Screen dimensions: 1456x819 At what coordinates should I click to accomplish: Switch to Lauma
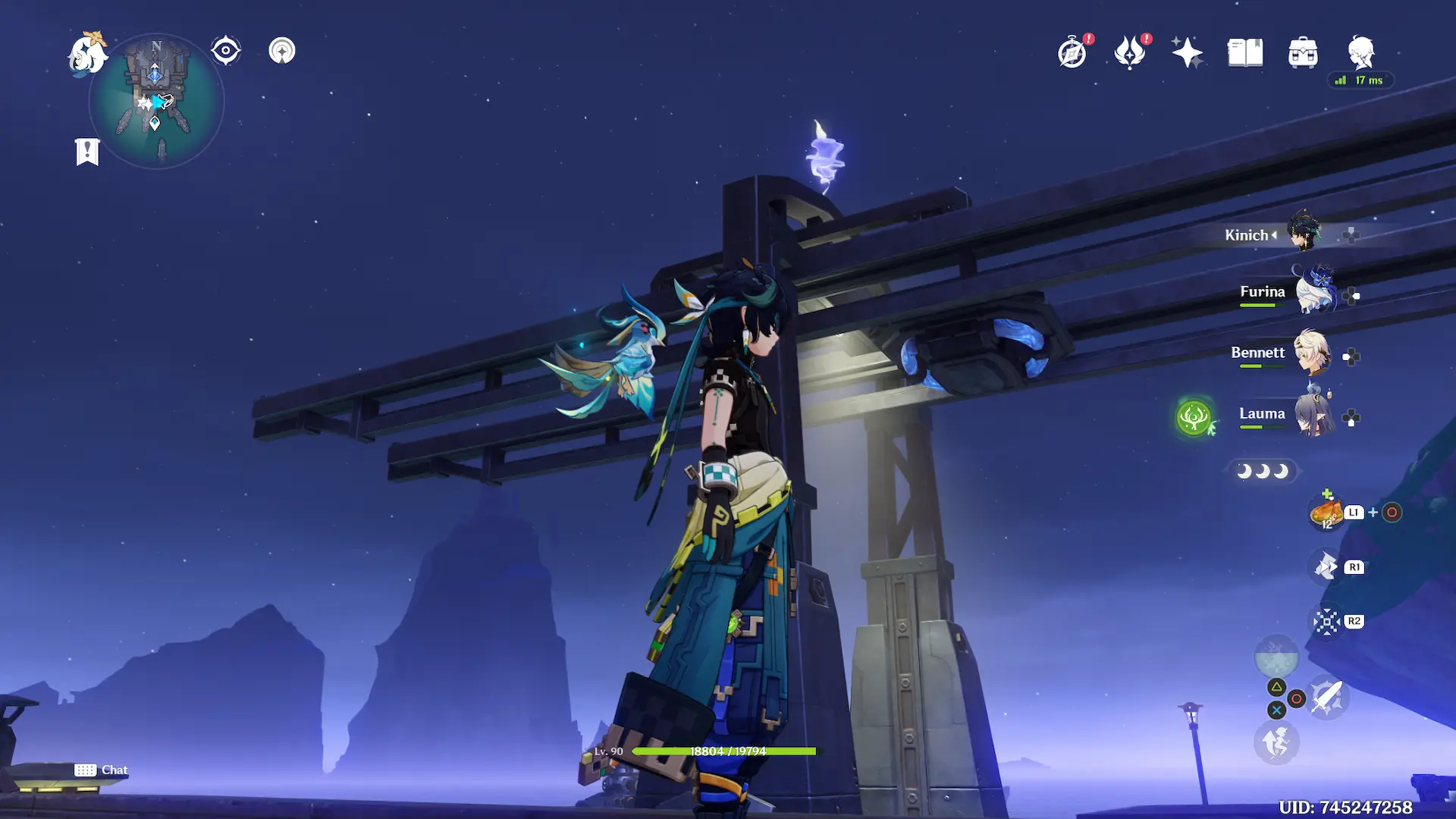(x=1313, y=414)
